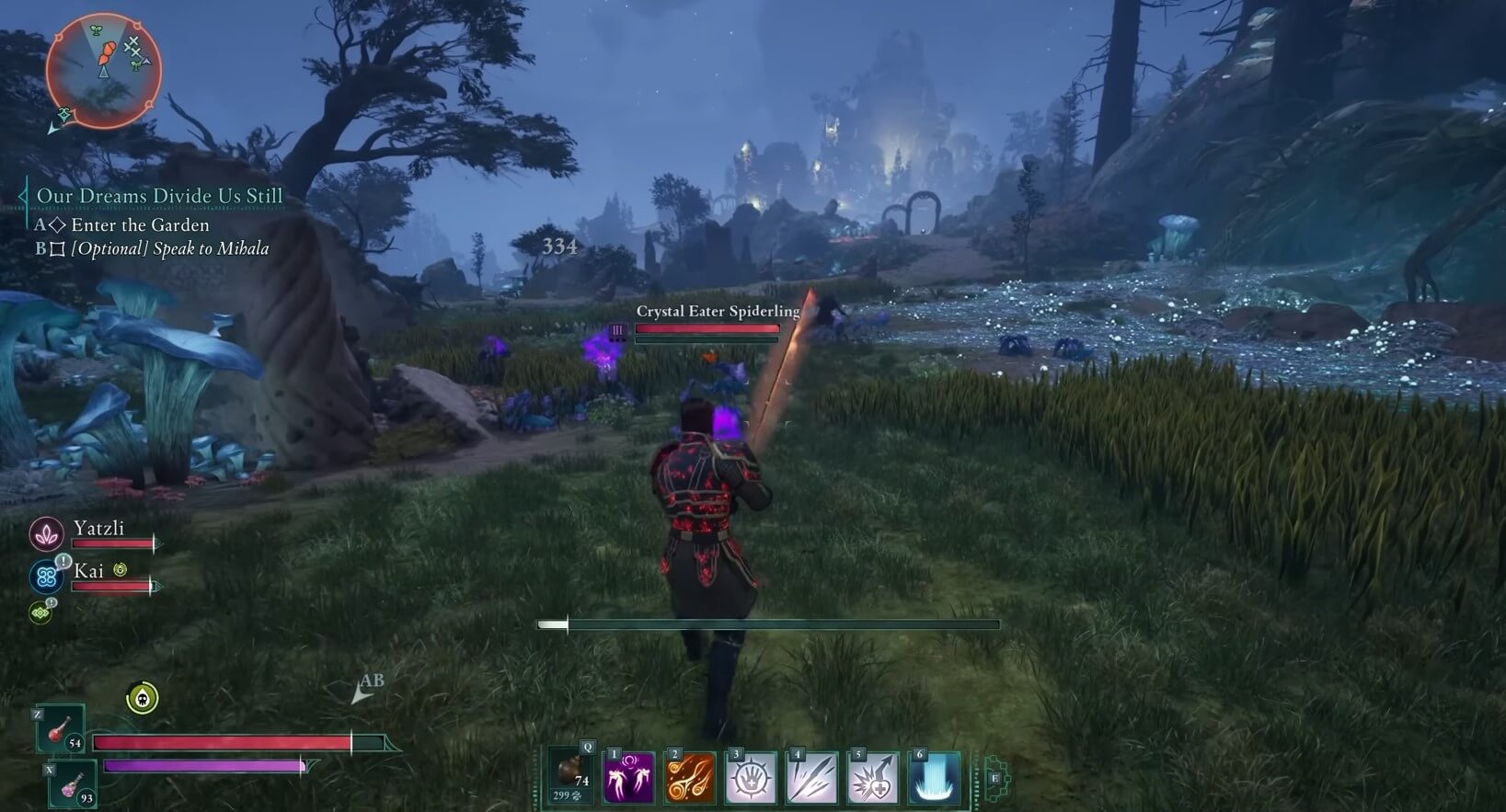
Task: Select Yatzli's lotus companion portrait
Action: pyautogui.click(x=46, y=534)
